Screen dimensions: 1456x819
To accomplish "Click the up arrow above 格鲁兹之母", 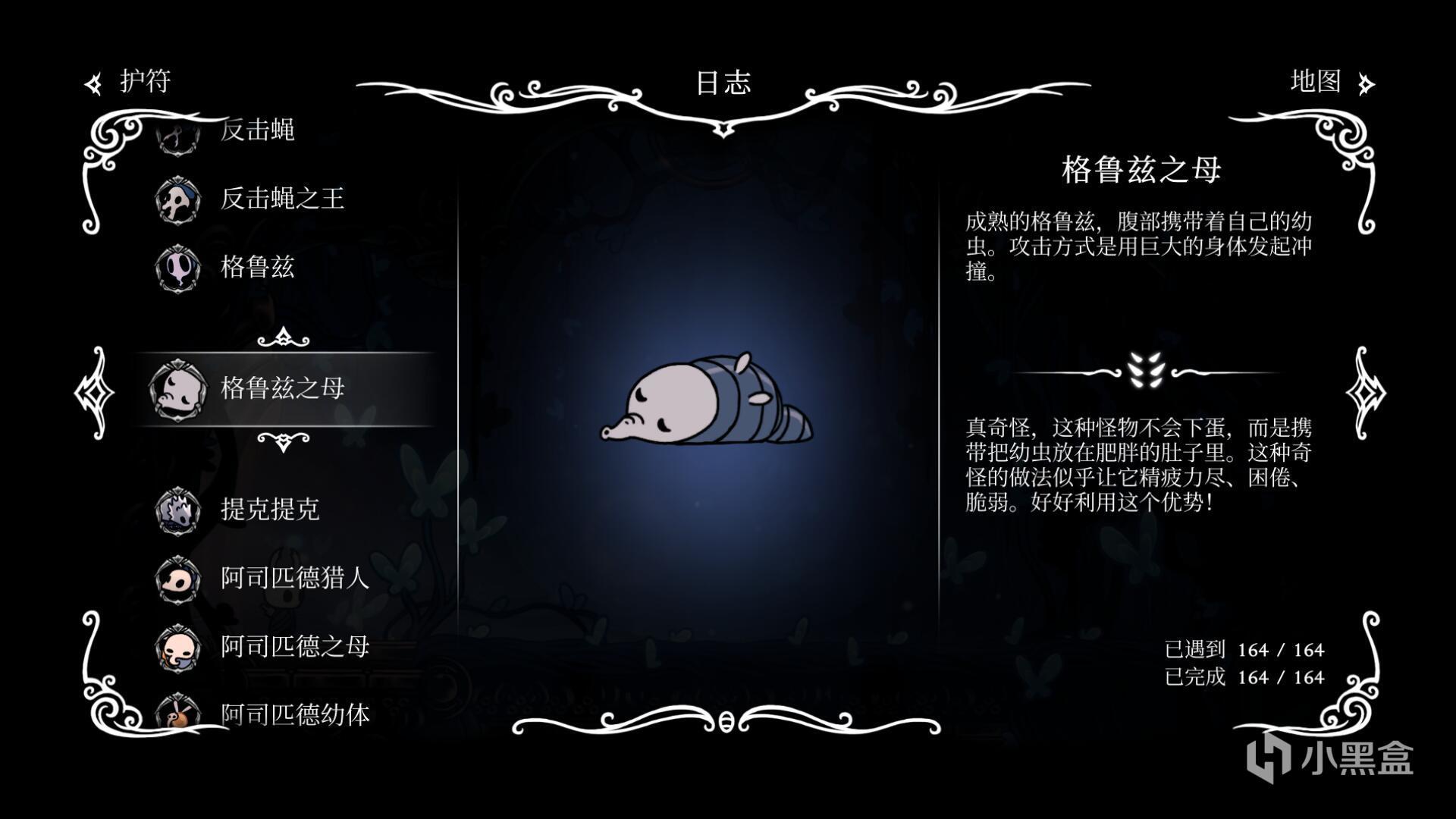I will pyautogui.click(x=283, y=337).
